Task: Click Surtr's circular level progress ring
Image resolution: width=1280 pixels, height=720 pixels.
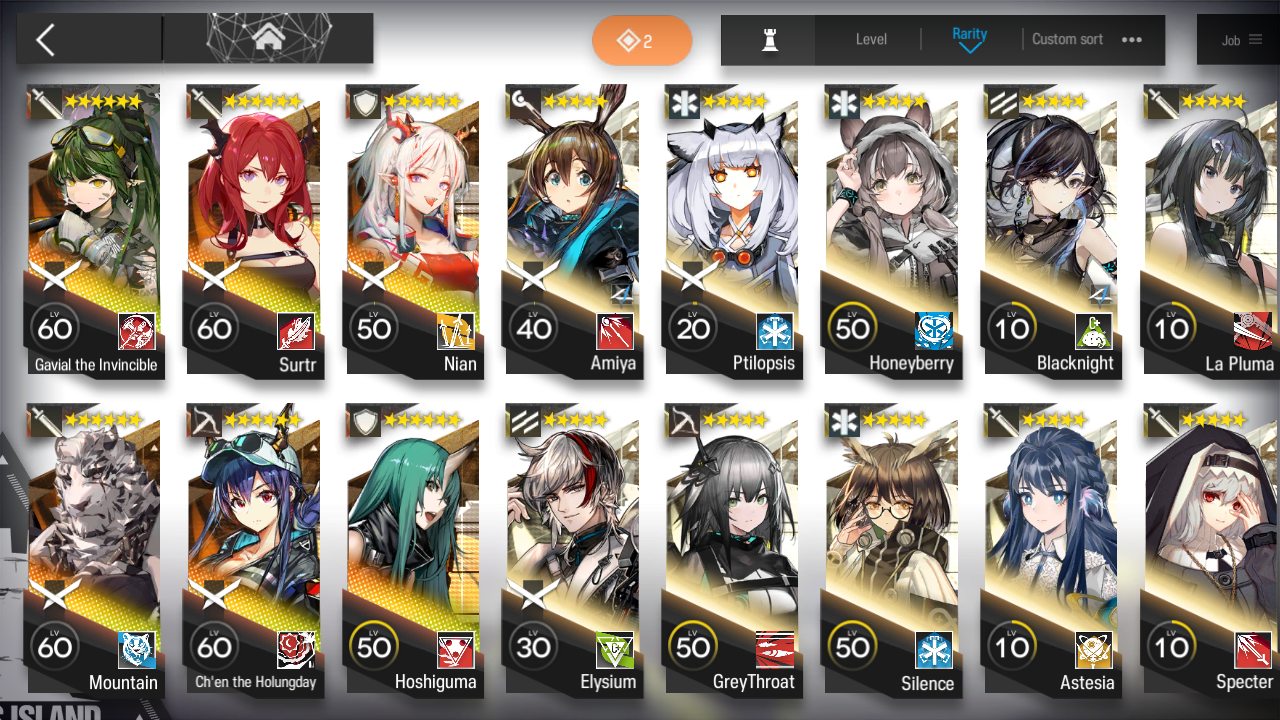Action: [214, 327]
